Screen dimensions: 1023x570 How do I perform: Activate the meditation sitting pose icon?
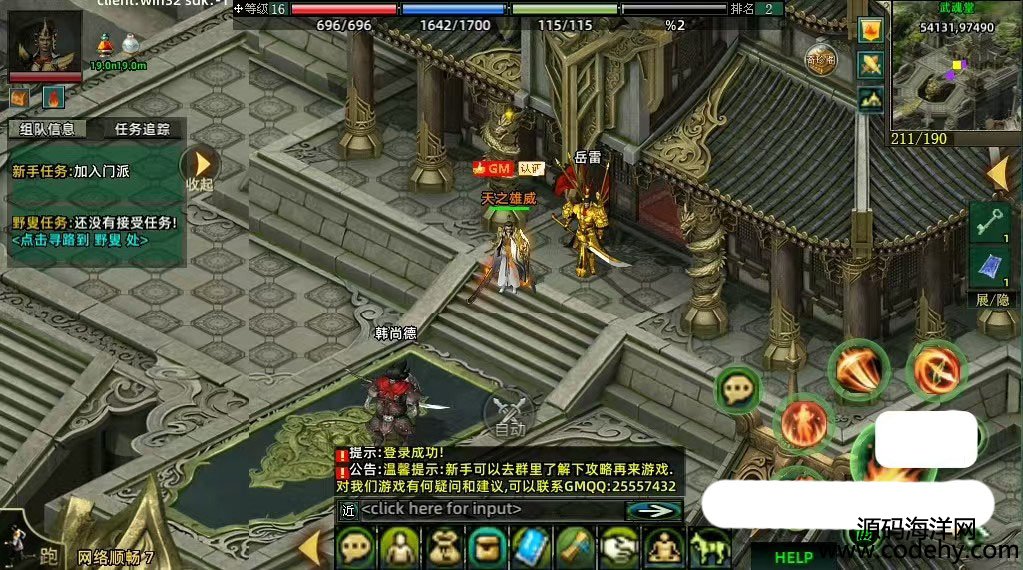pos(662,548)
